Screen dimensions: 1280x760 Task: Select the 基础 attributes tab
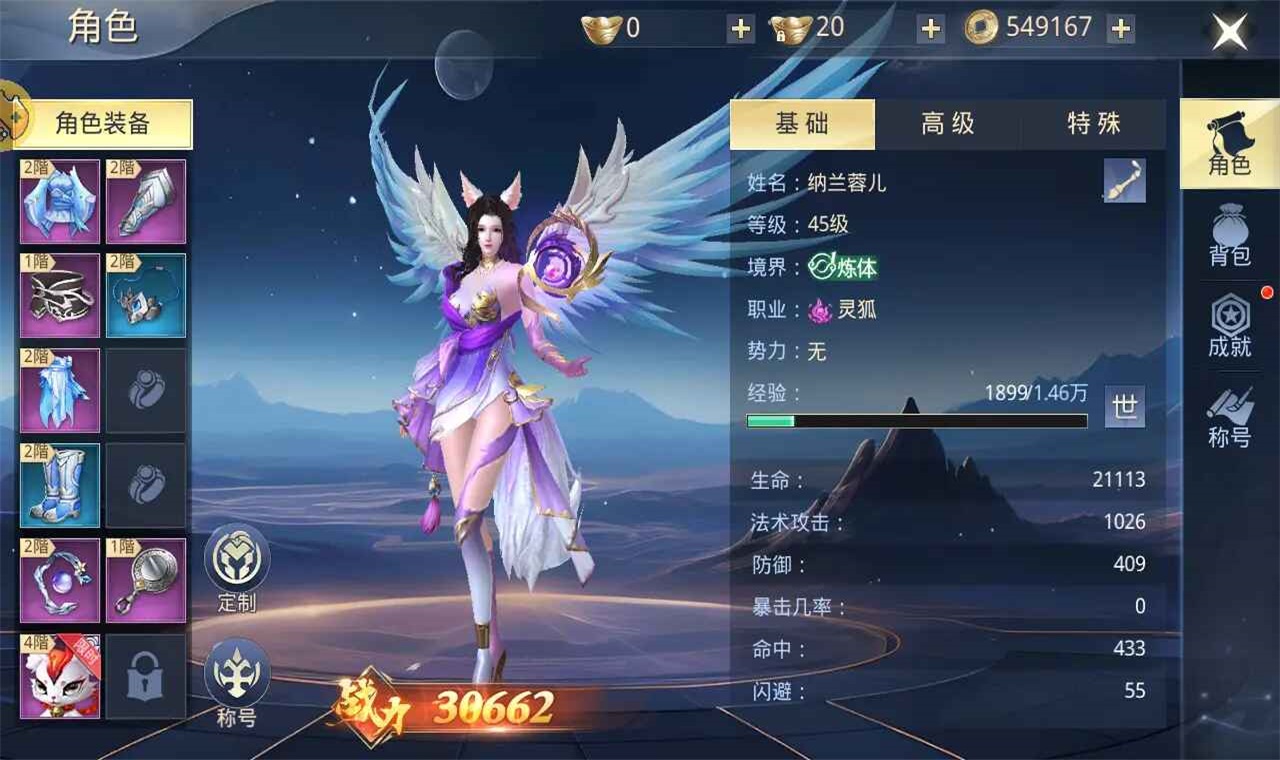802,124
